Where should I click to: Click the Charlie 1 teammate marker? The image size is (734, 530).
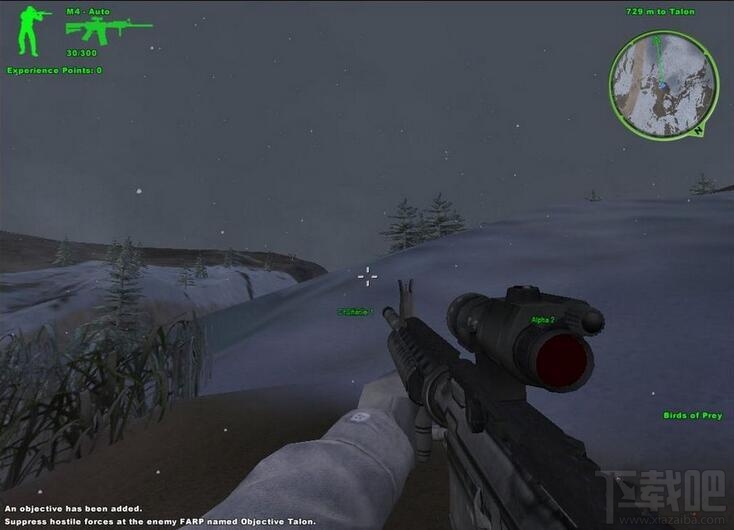[355, 312]
